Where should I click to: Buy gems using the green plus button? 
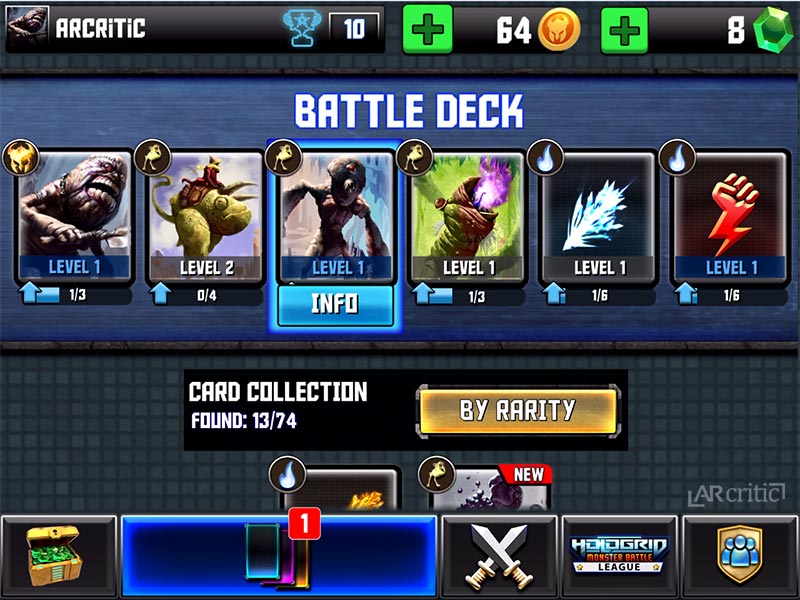pyautogui.click(x=625, y=30)
